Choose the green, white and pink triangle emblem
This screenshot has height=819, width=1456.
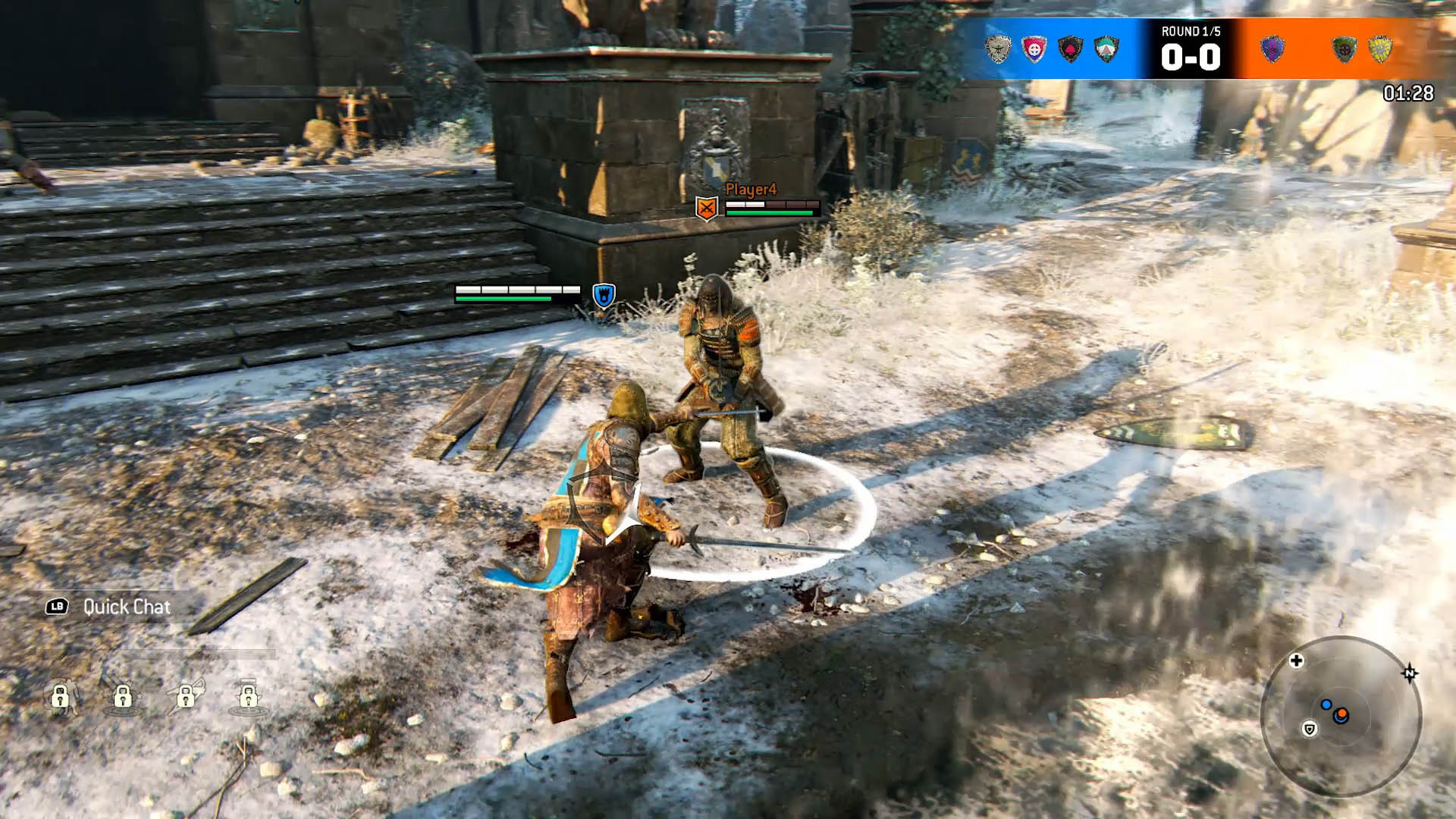click(x=1106, y=49)
